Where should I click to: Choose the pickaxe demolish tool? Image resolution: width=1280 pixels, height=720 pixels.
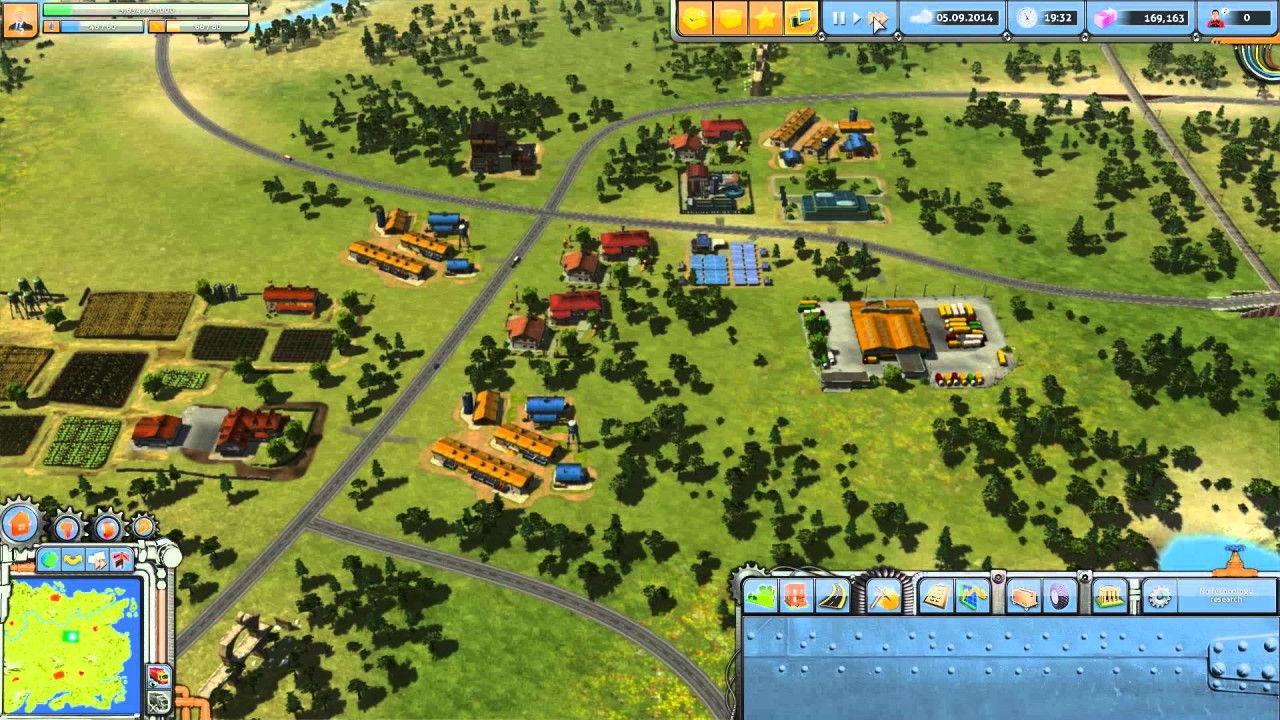tap(884, 596)
